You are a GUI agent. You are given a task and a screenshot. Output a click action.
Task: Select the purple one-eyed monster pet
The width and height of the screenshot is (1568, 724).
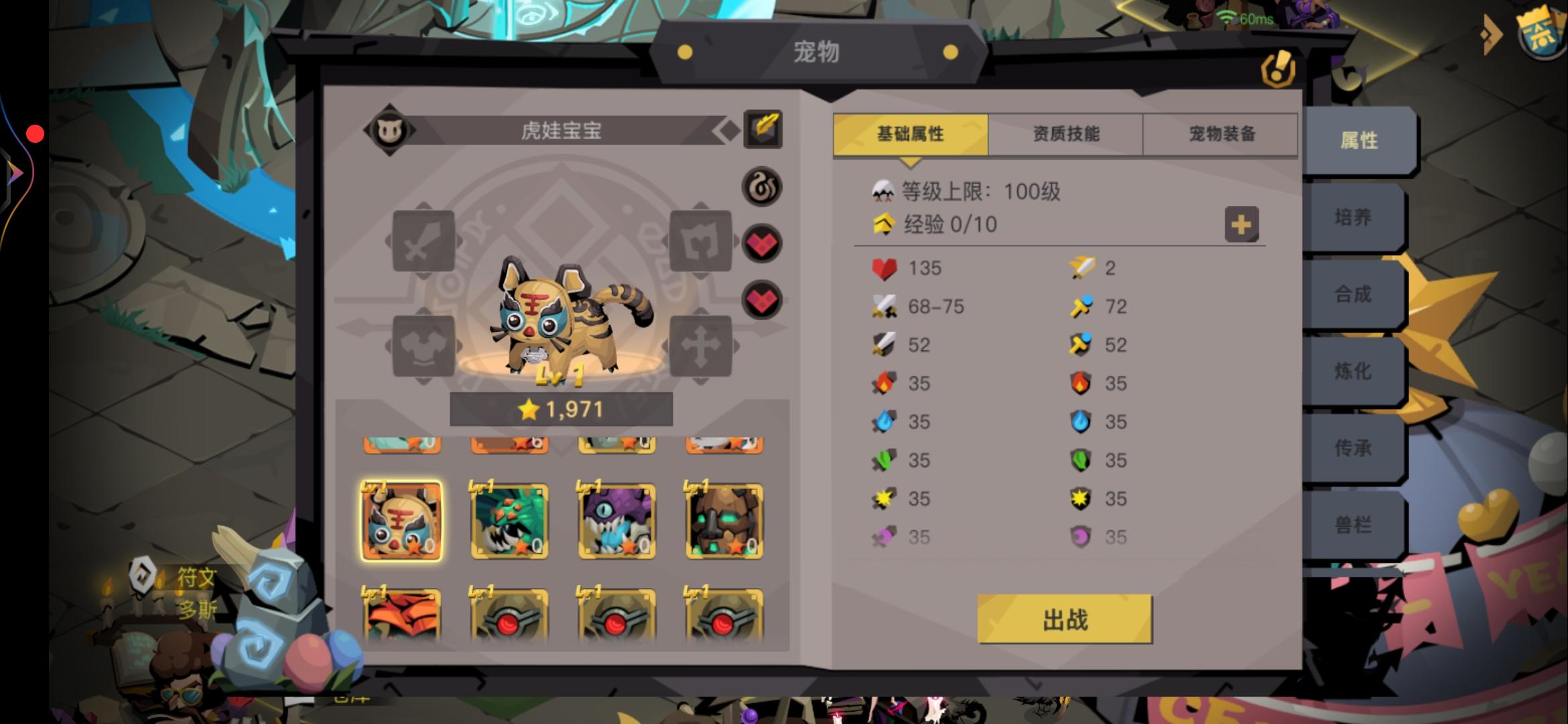click(616, 521)
